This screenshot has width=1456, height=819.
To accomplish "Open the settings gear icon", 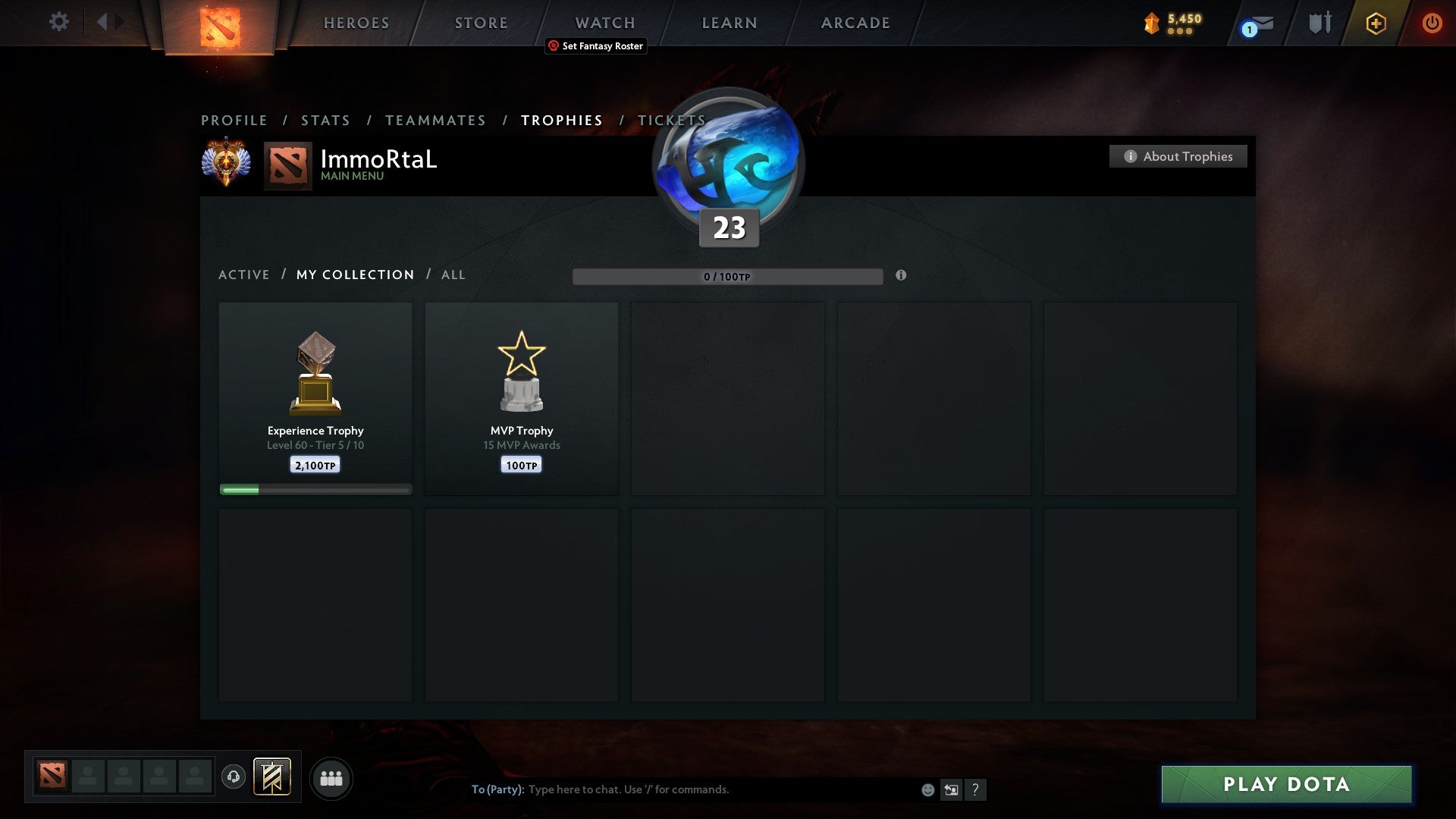I will [58, 22].
